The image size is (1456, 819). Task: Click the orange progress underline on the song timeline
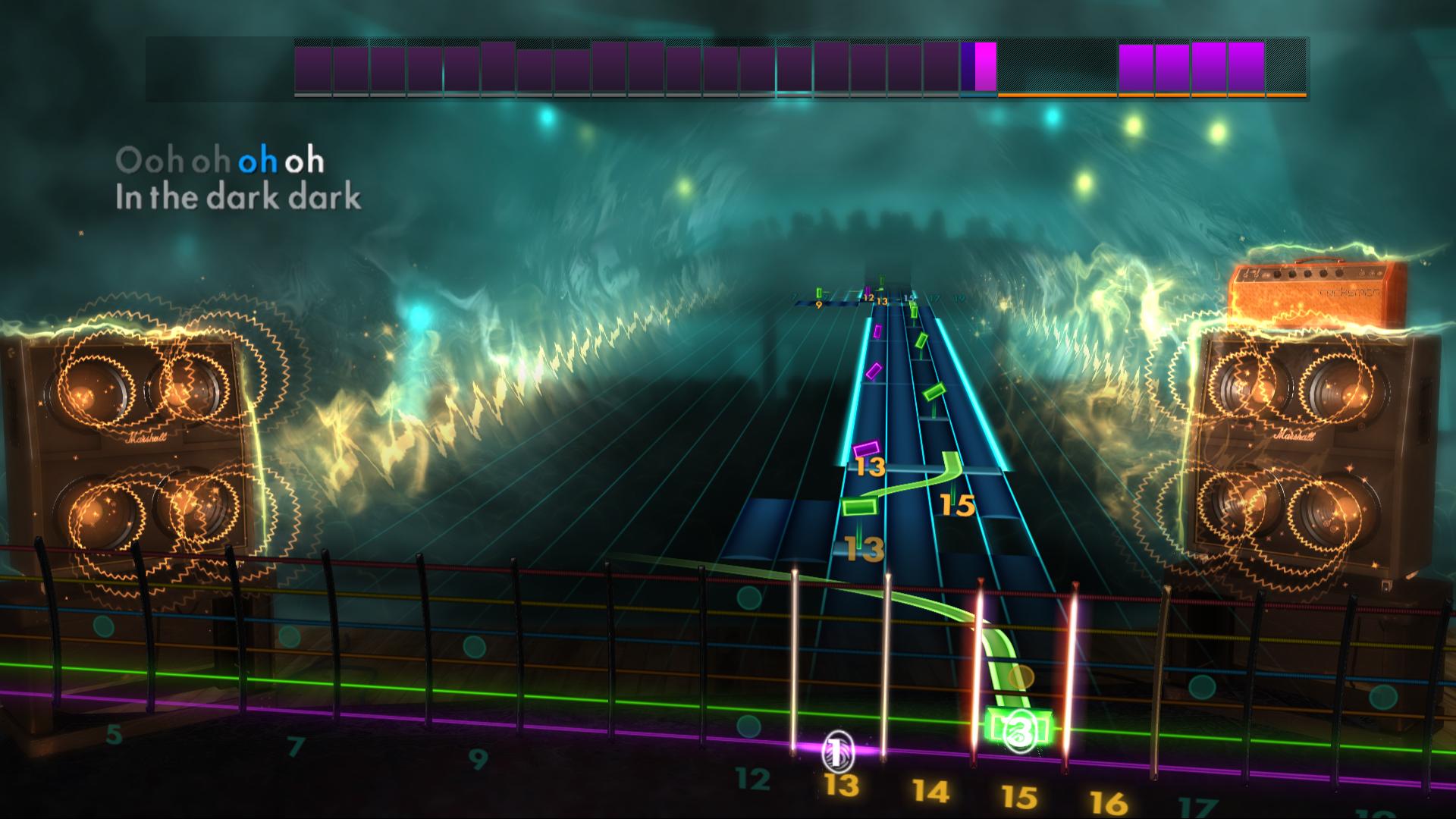(x=1153, y=95)
